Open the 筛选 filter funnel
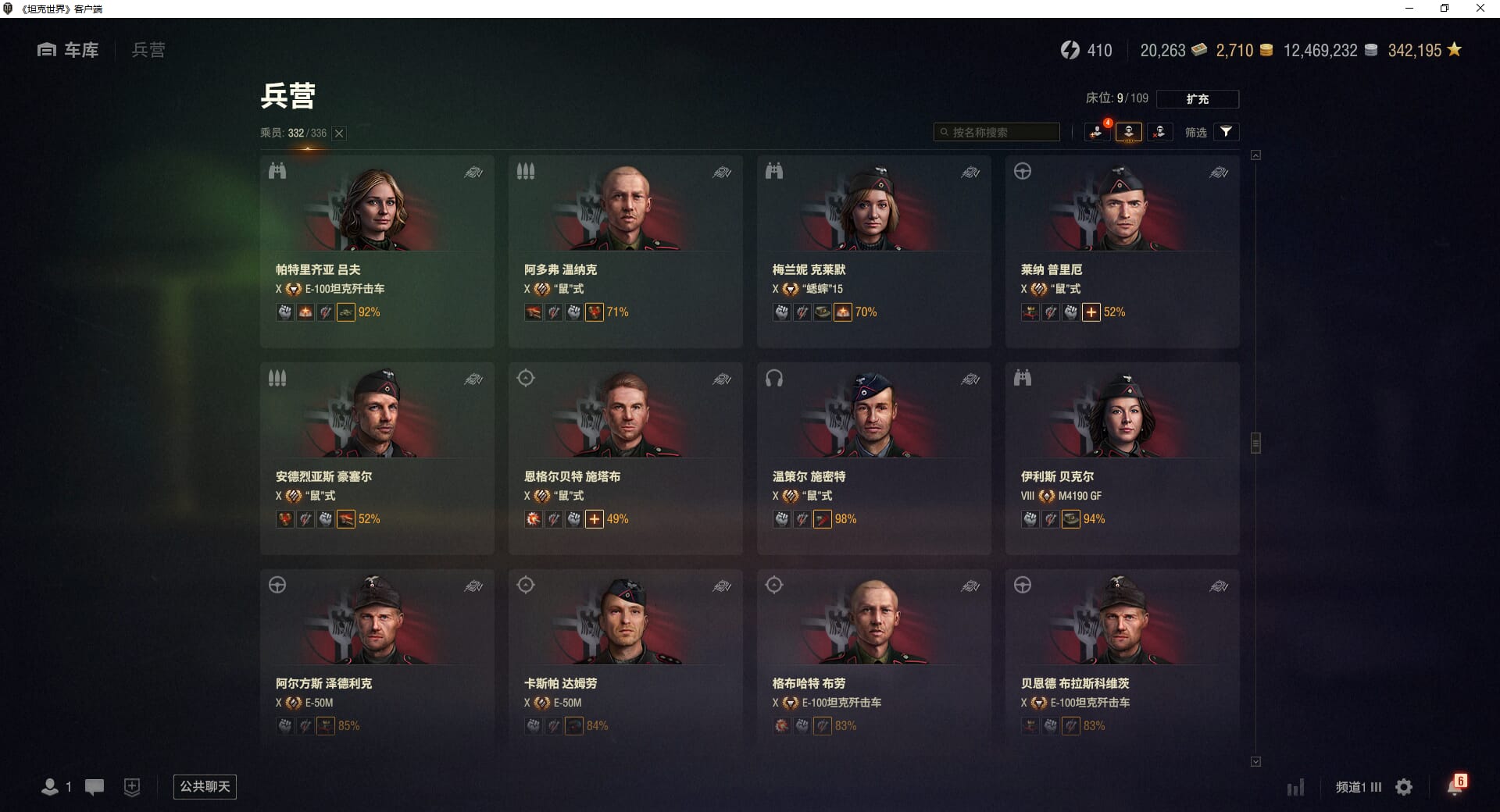 [1226, 132]
